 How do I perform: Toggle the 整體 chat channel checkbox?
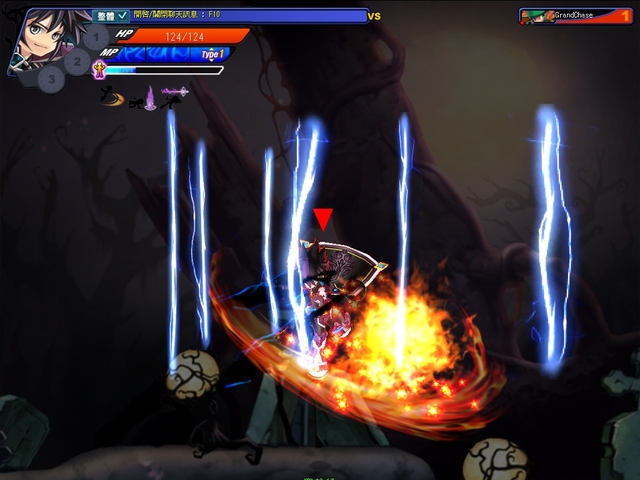coord(123,16)
